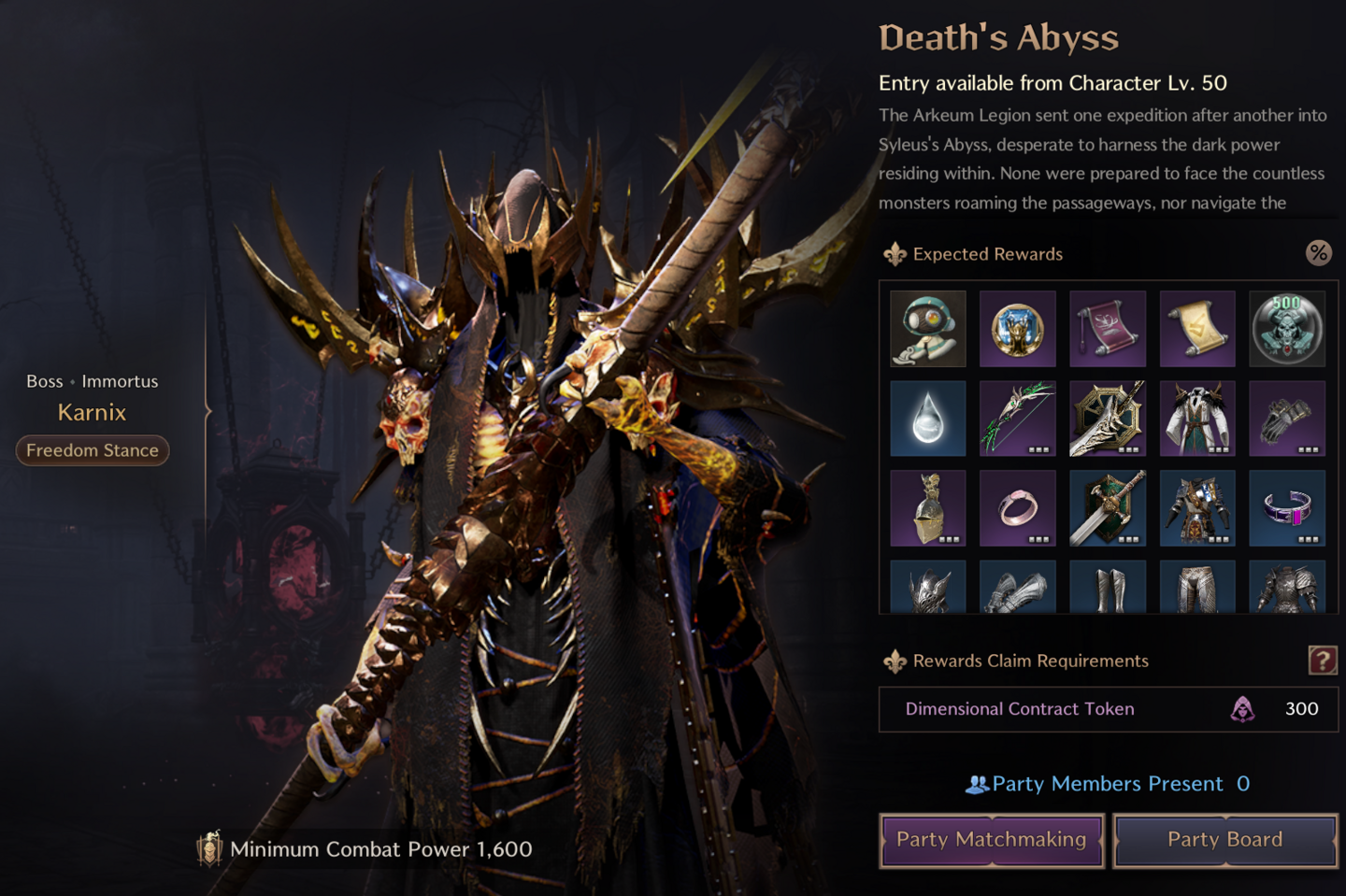Toggle Freedom Stance for Karnix
This screenshot has width=1346, height=896.
click(x=92, y=450)
